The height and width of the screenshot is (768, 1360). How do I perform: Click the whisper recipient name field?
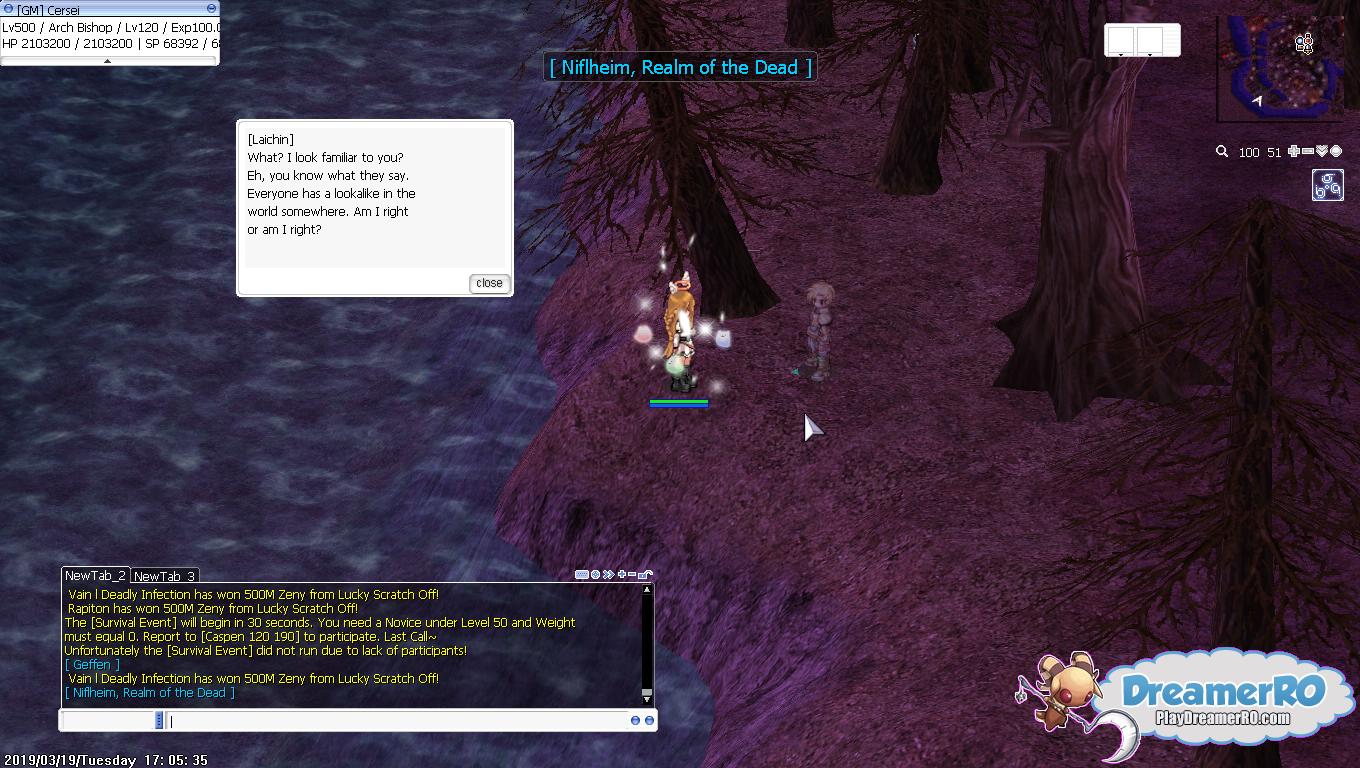(x=109, y=720)
